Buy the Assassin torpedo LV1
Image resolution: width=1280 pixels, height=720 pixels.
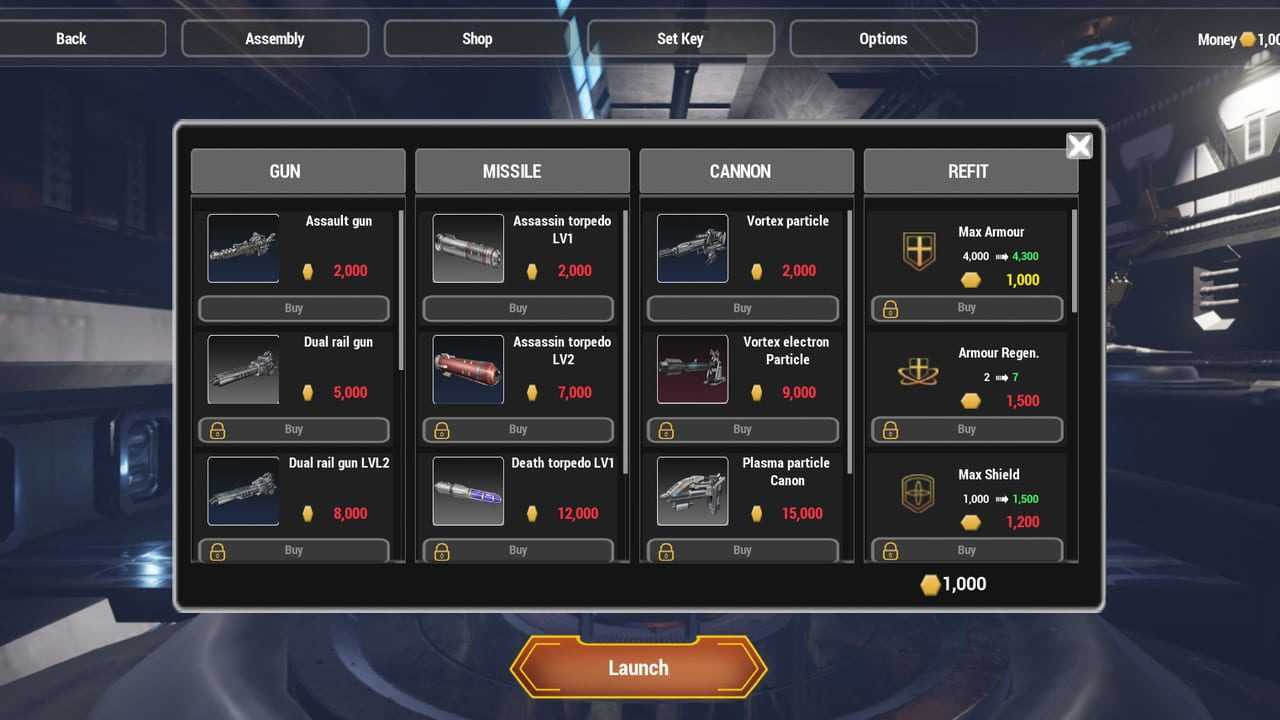pos(518,308)
